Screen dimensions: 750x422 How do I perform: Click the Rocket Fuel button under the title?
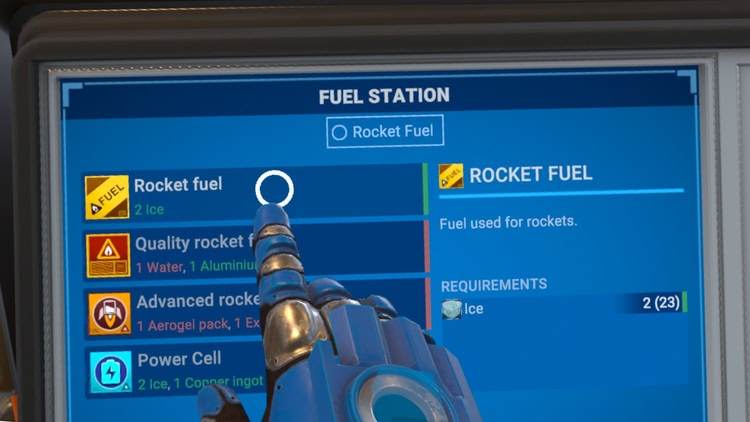[385, 132]
